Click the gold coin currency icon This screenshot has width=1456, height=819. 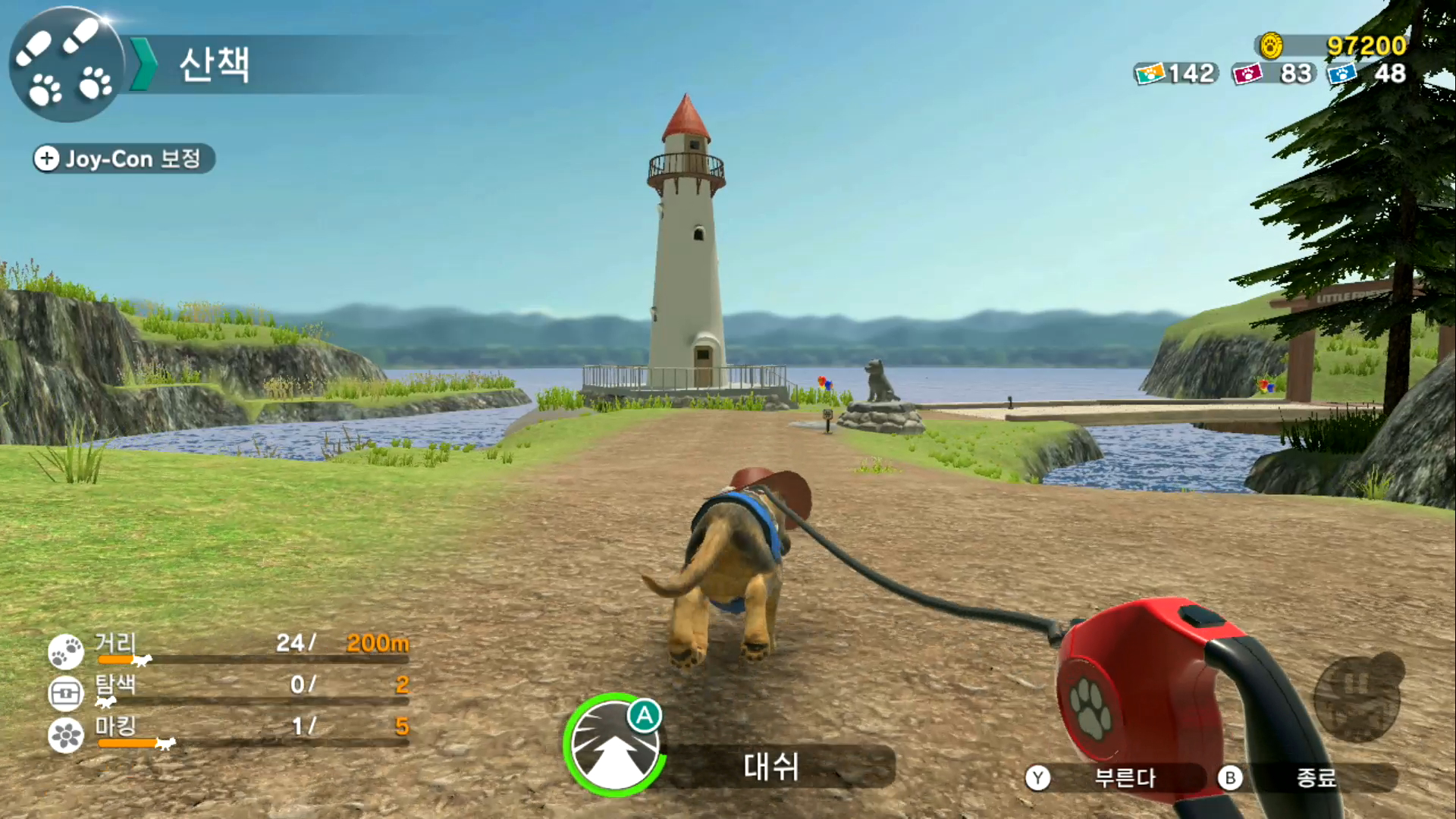(x=1272, y=46)
